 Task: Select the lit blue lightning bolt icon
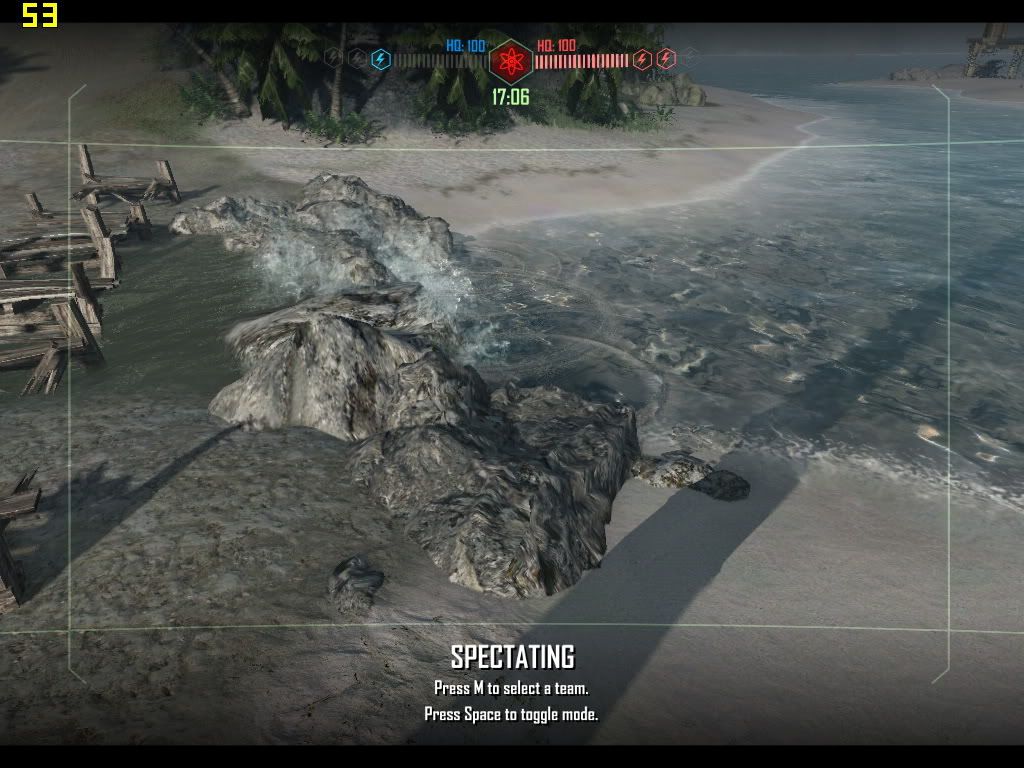[x=380, y=59]
